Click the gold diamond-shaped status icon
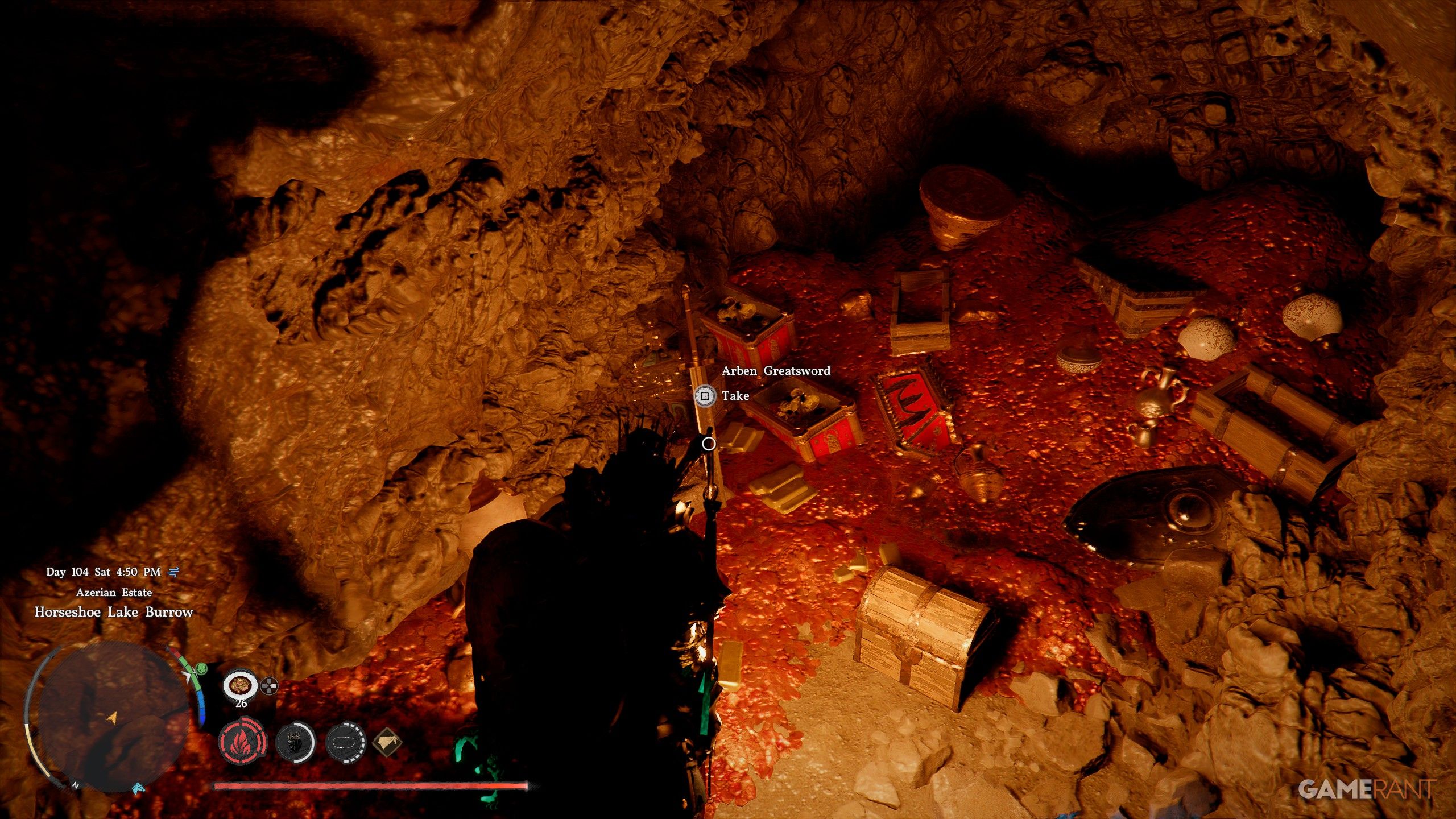 pos(387,742)
